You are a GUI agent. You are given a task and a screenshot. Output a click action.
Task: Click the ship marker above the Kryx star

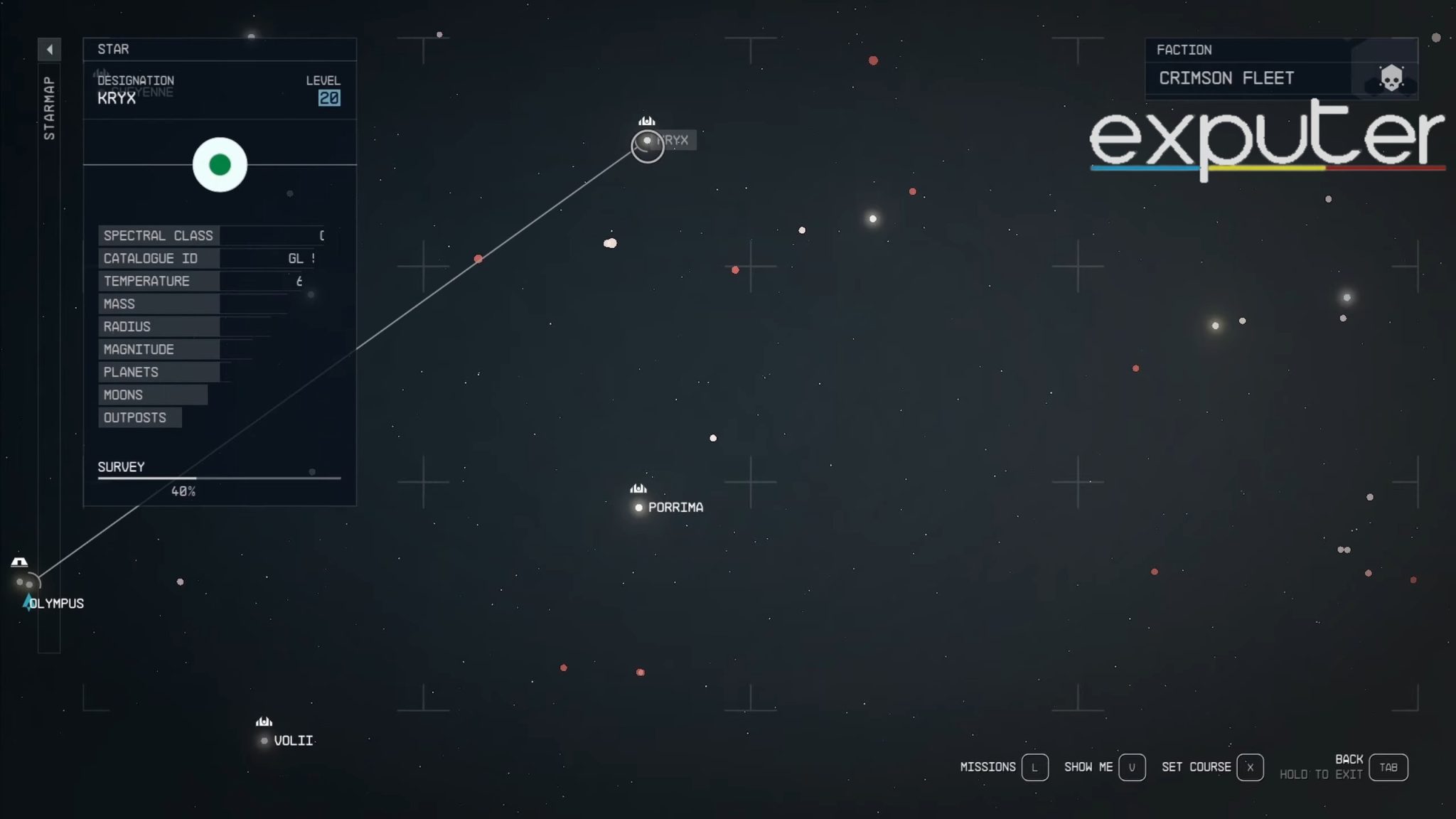coord(648,121)
